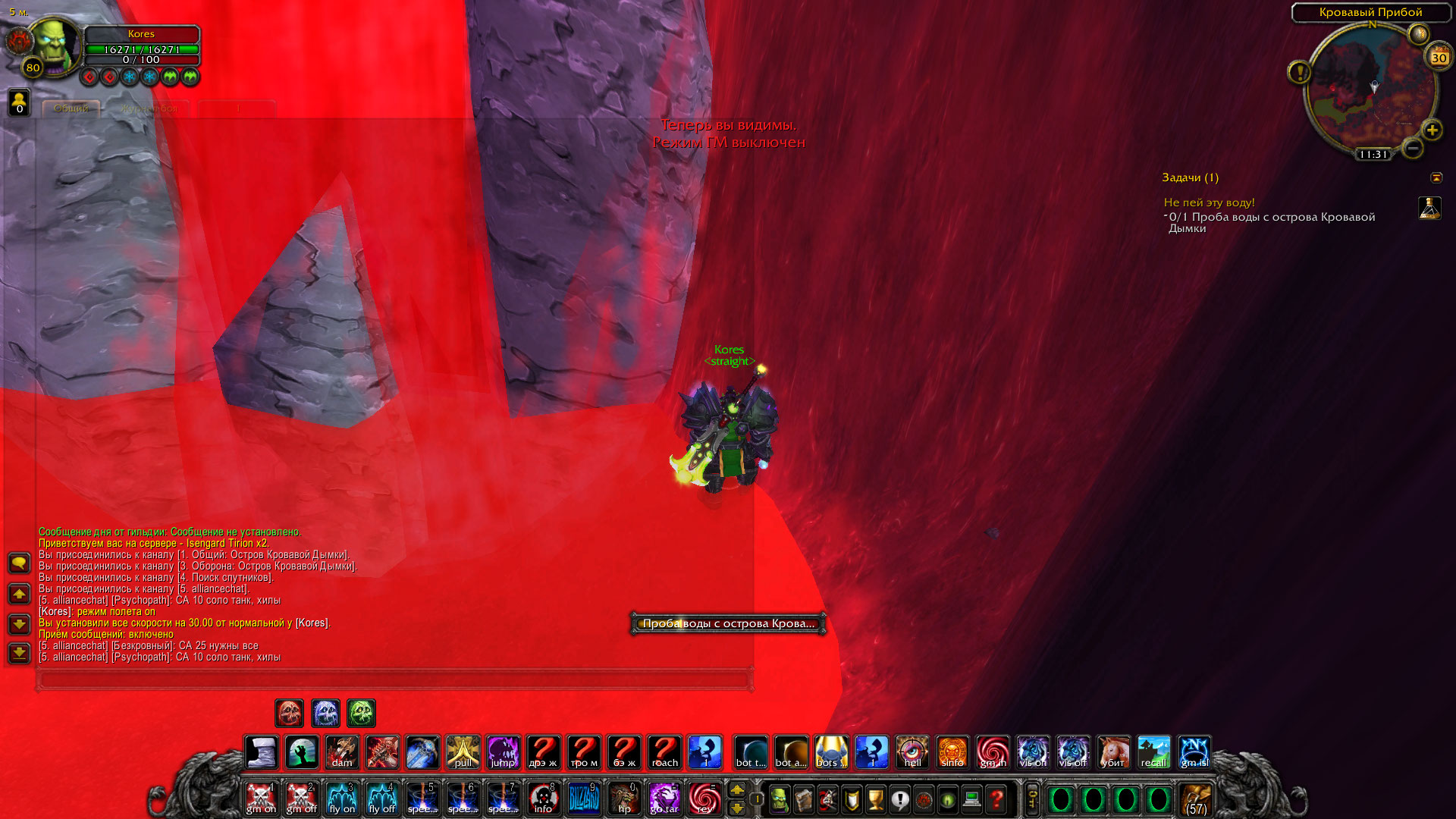1456x819 pixels.
Task: Click the Kores player portrait frame
Action: [x=55, y=45]
